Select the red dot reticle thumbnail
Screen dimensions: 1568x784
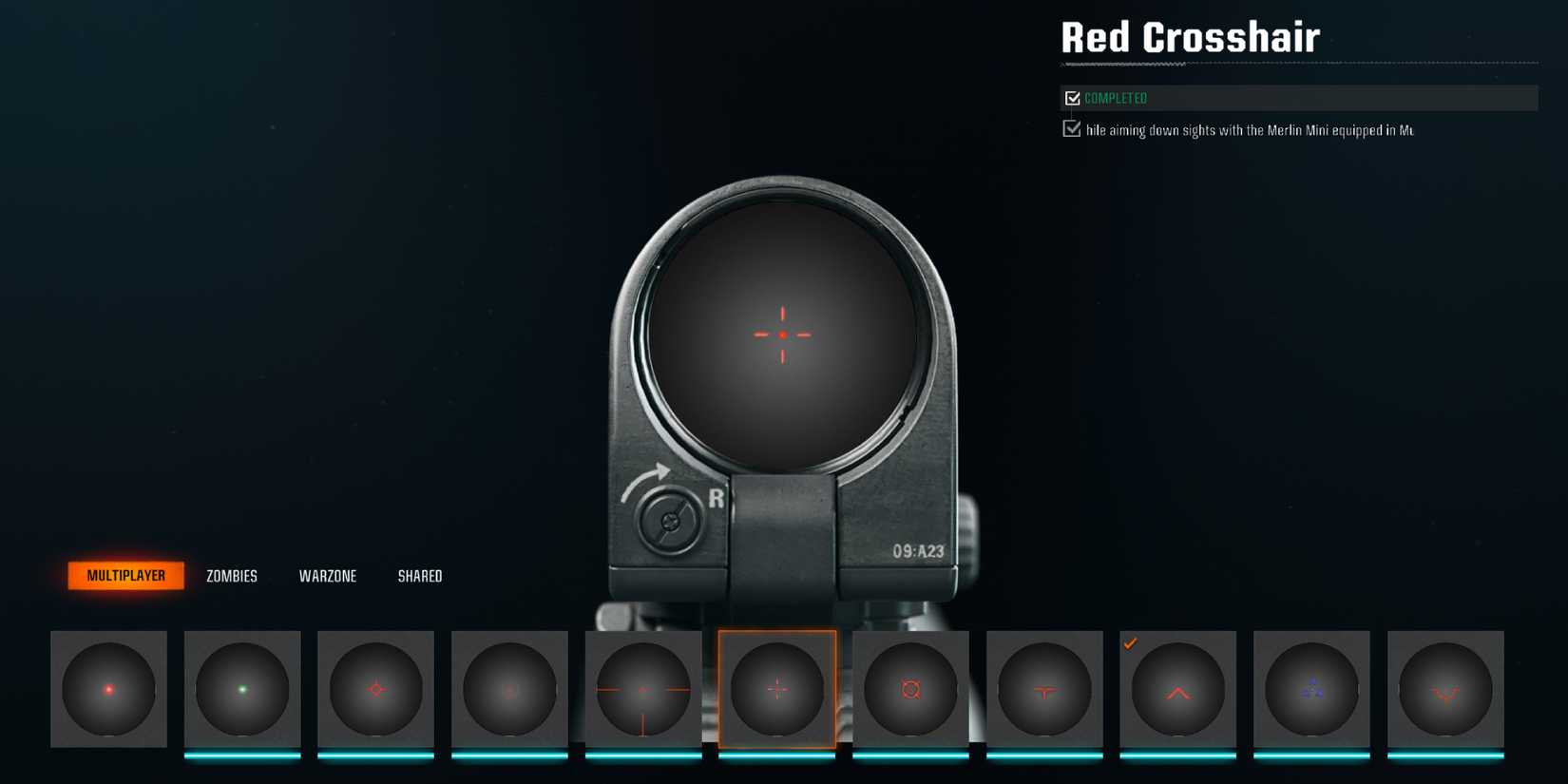108,689
